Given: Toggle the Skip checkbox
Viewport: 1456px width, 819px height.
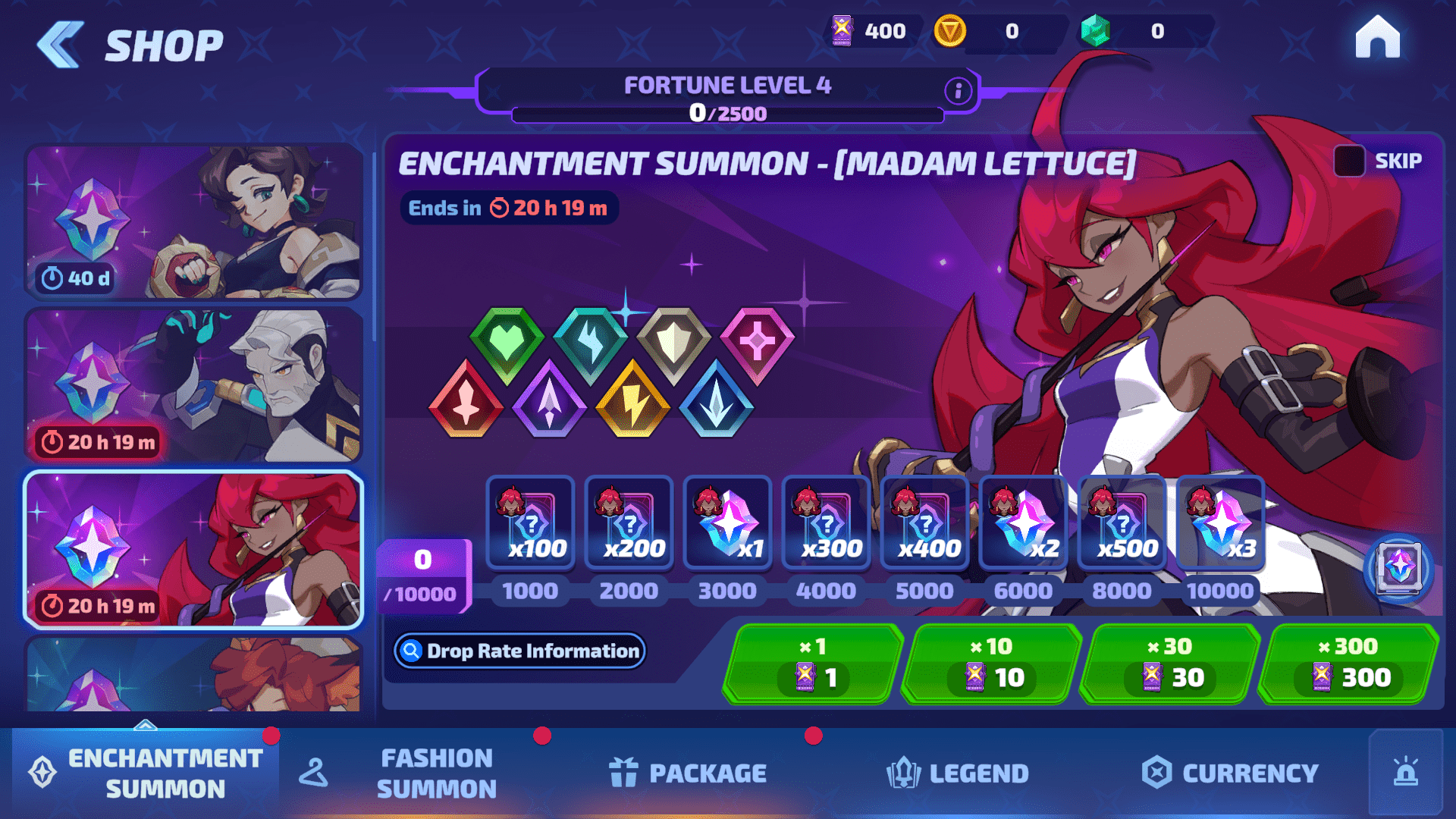Looking at the screenshot, I should (x=1349, y=161).
